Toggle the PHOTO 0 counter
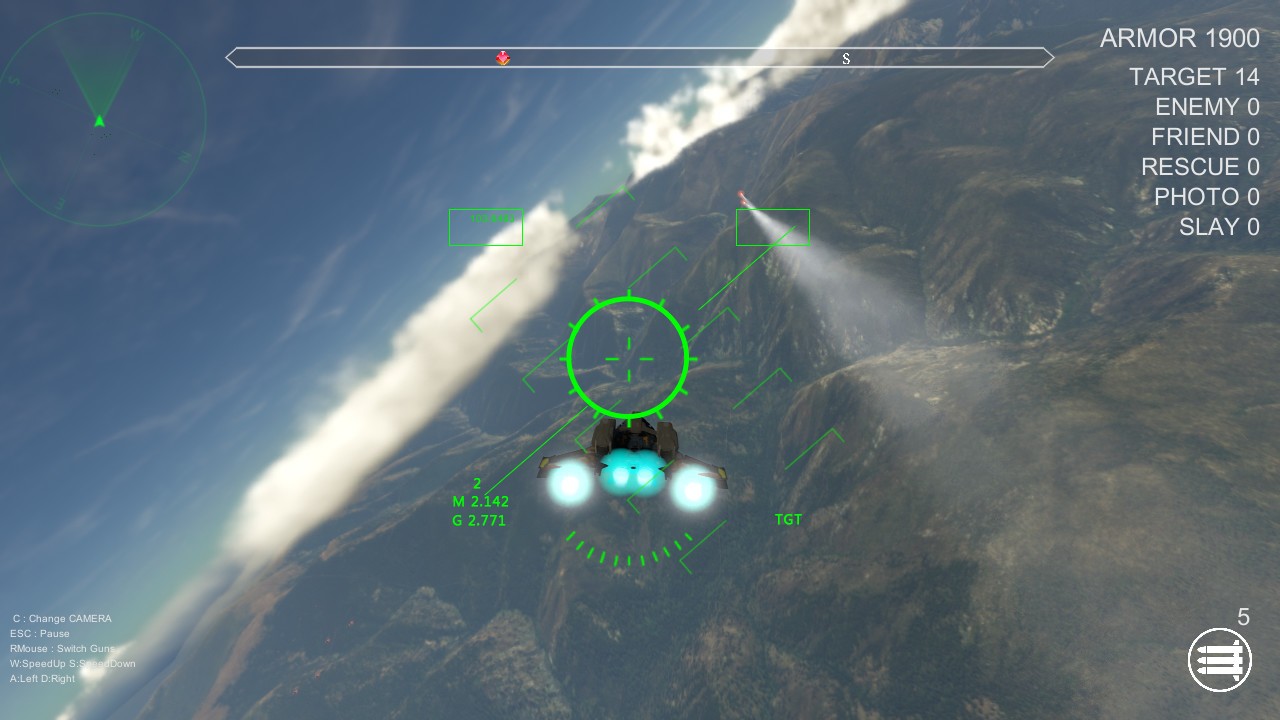1280x720 pixels. coord(1206,197)
